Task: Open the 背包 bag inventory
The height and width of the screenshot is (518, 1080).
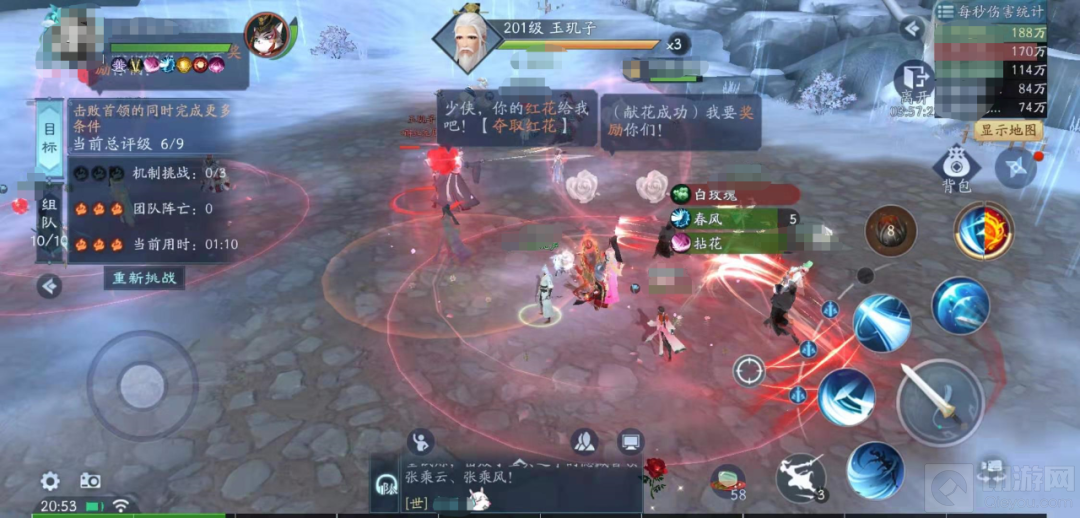Action: tap(956, 167)
